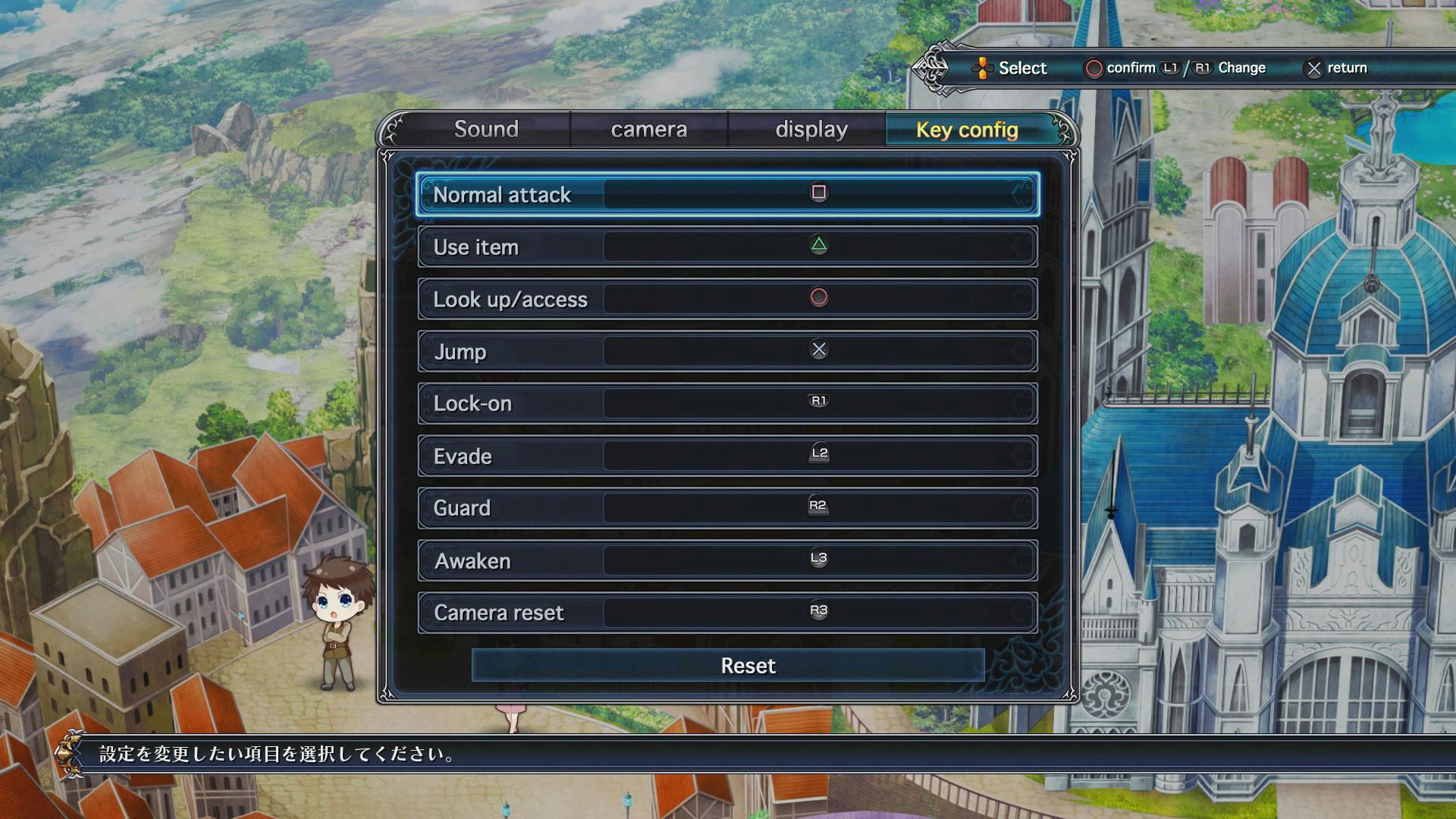Select the Awaken binding row
The height and width of the screenshot is (819, 1456).
pyautogui.click(x=727, y=560)
